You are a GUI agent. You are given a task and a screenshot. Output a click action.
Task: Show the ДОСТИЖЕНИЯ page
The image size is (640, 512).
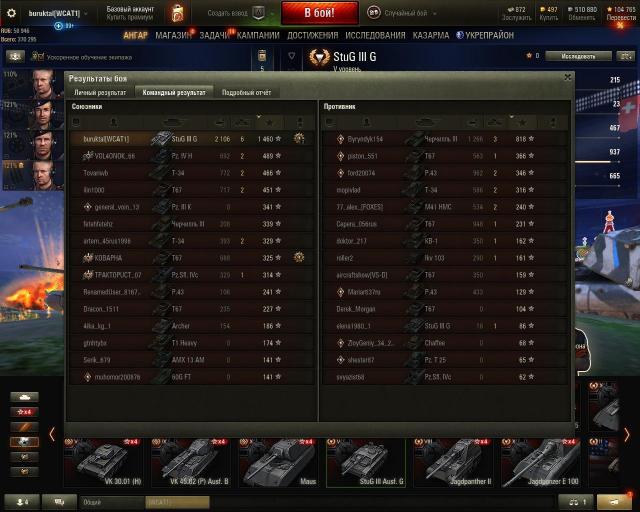click(312, 35)
